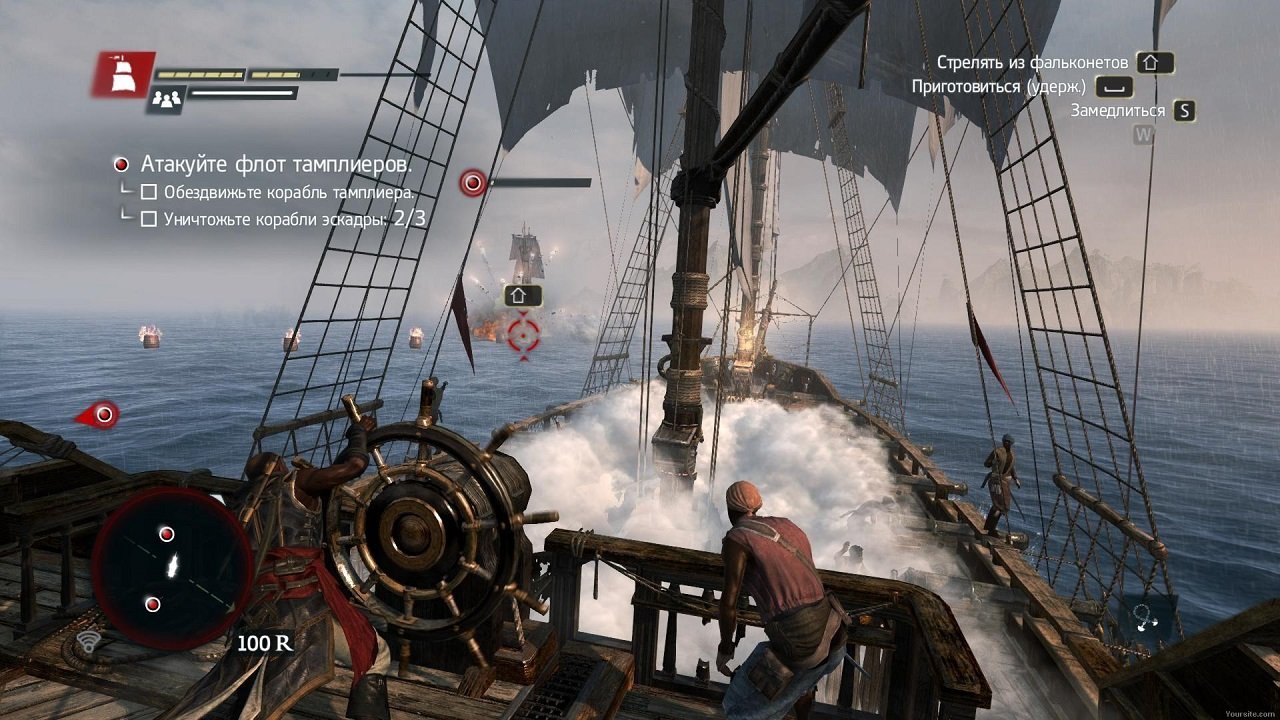The image size is (1280, 720).
Task: Select the Замедлиться action text
Action: tap(1116, 111)
